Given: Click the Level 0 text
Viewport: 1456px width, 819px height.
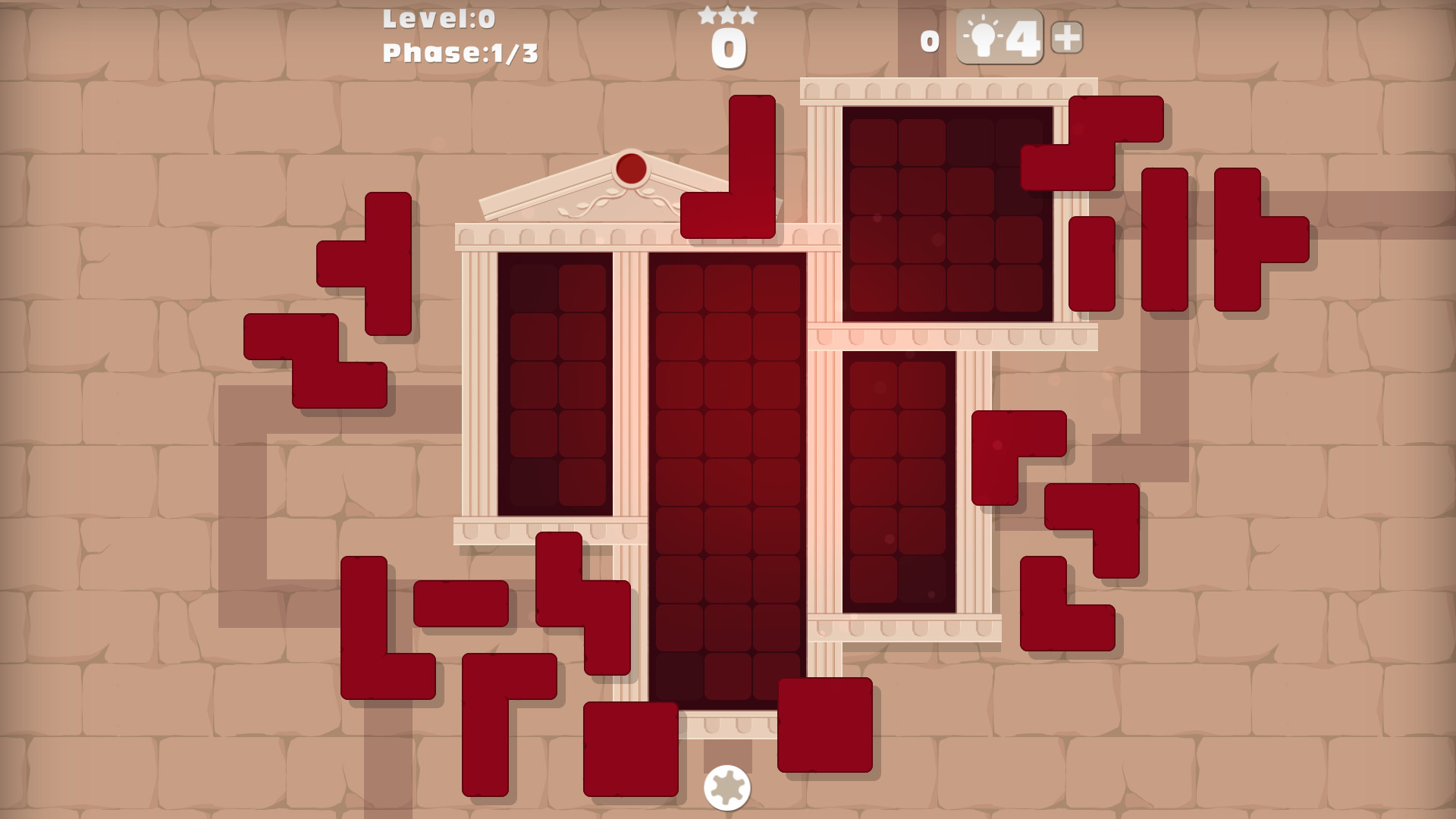Looking at the screenshot, I should (x=440, y=19).
